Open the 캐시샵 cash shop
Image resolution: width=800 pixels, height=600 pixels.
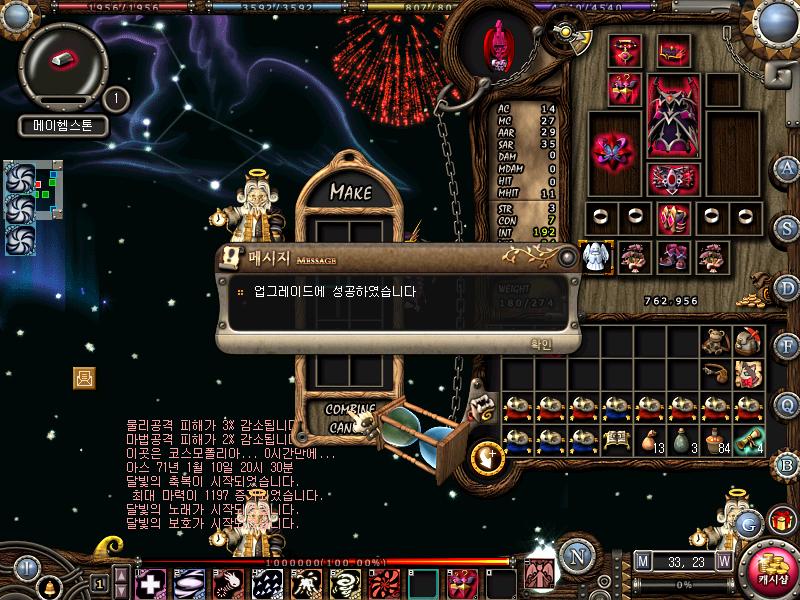[772, 569]
